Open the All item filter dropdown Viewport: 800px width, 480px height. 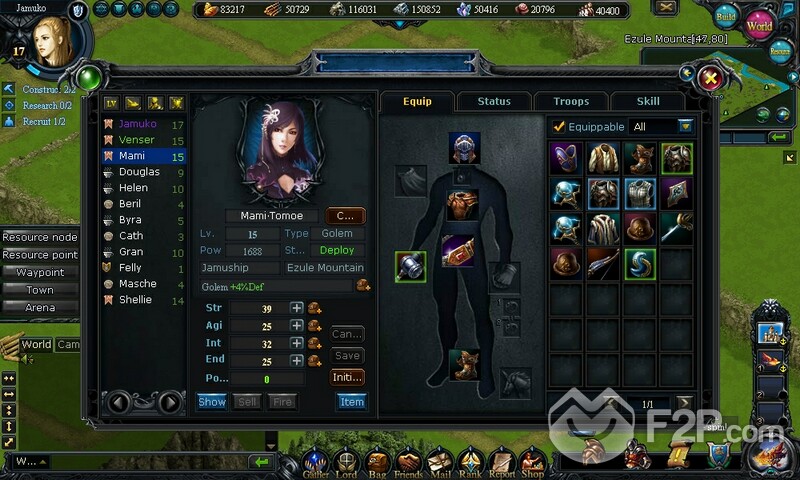685,127
